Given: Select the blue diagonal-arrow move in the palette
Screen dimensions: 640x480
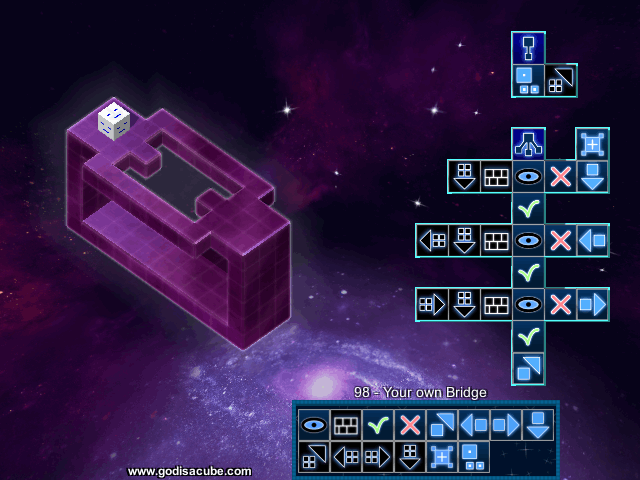Looking at the screenshot, I should (442, 424).
